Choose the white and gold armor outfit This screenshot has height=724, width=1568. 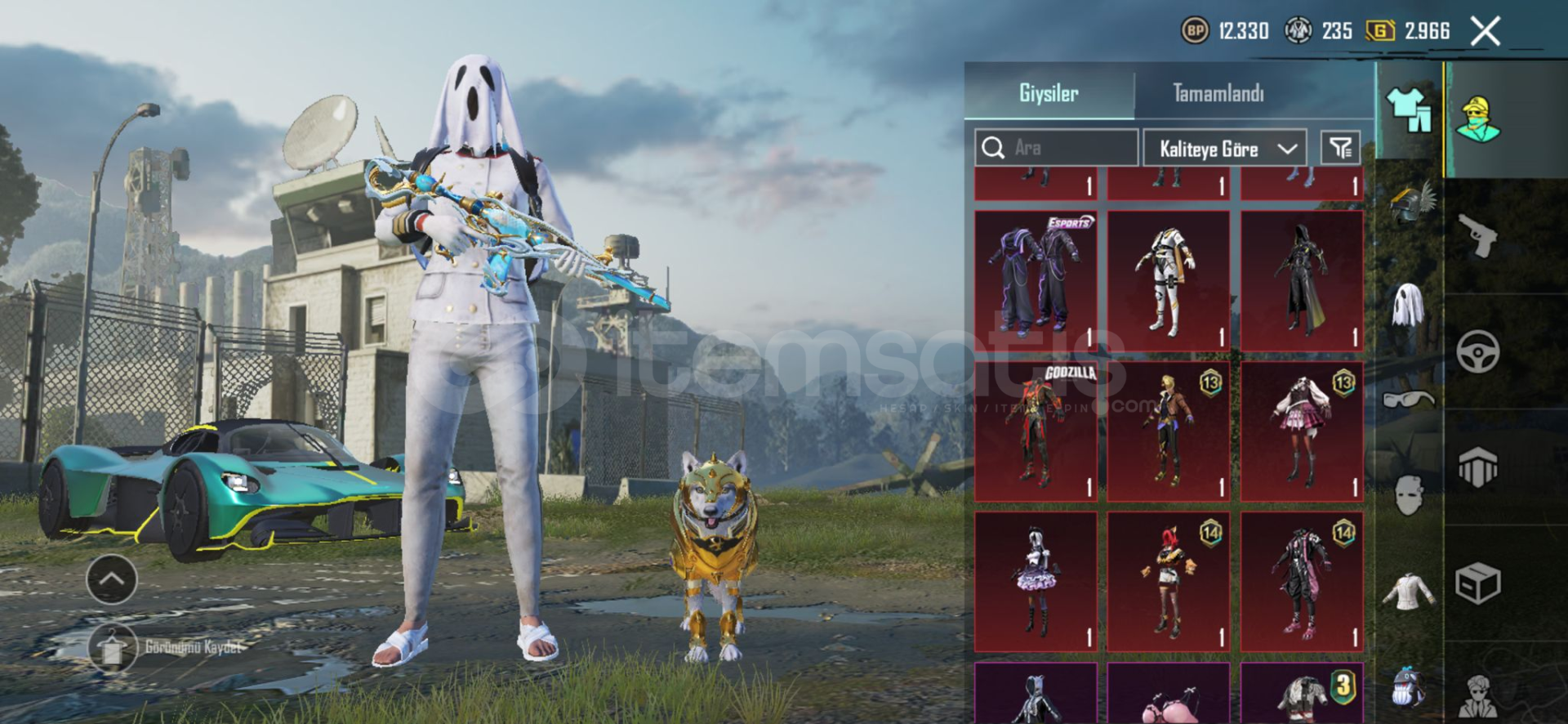coord(1169,280)
